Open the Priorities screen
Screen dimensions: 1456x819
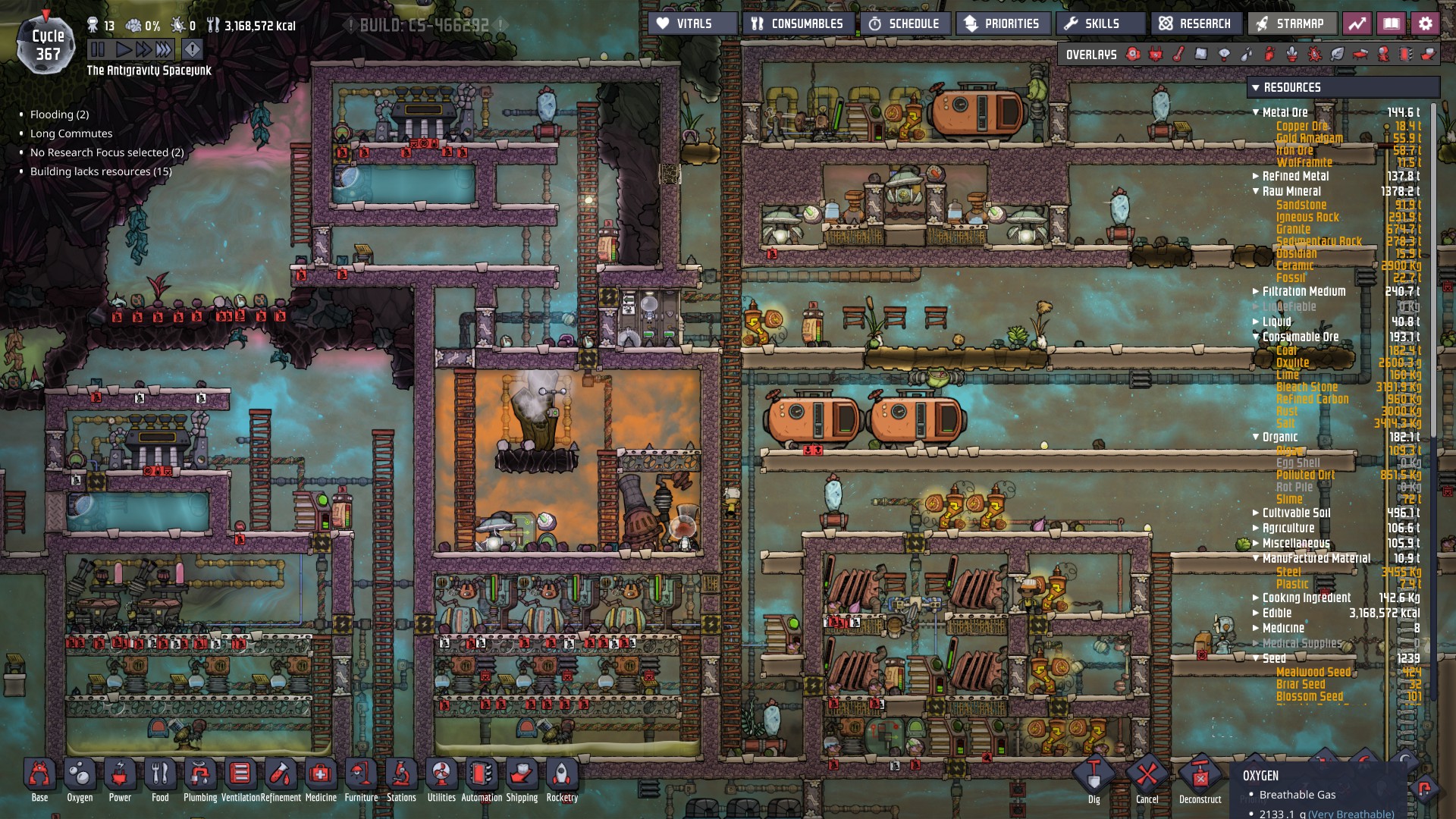(1003, 24)
